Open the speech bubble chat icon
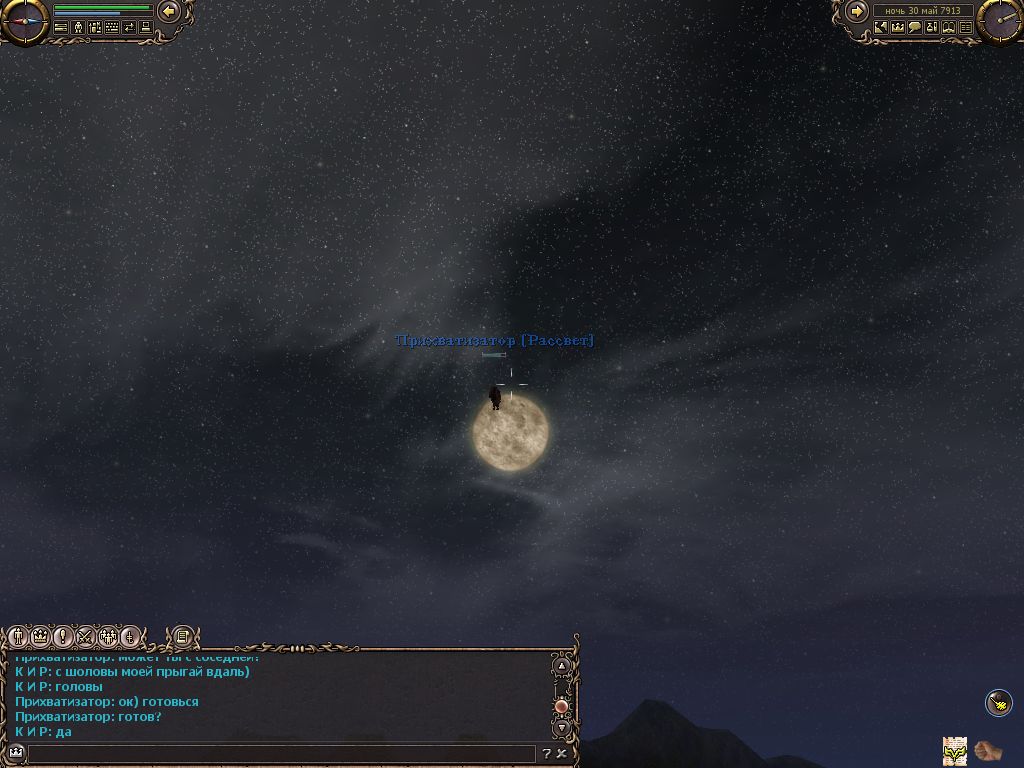 (915, 28)
